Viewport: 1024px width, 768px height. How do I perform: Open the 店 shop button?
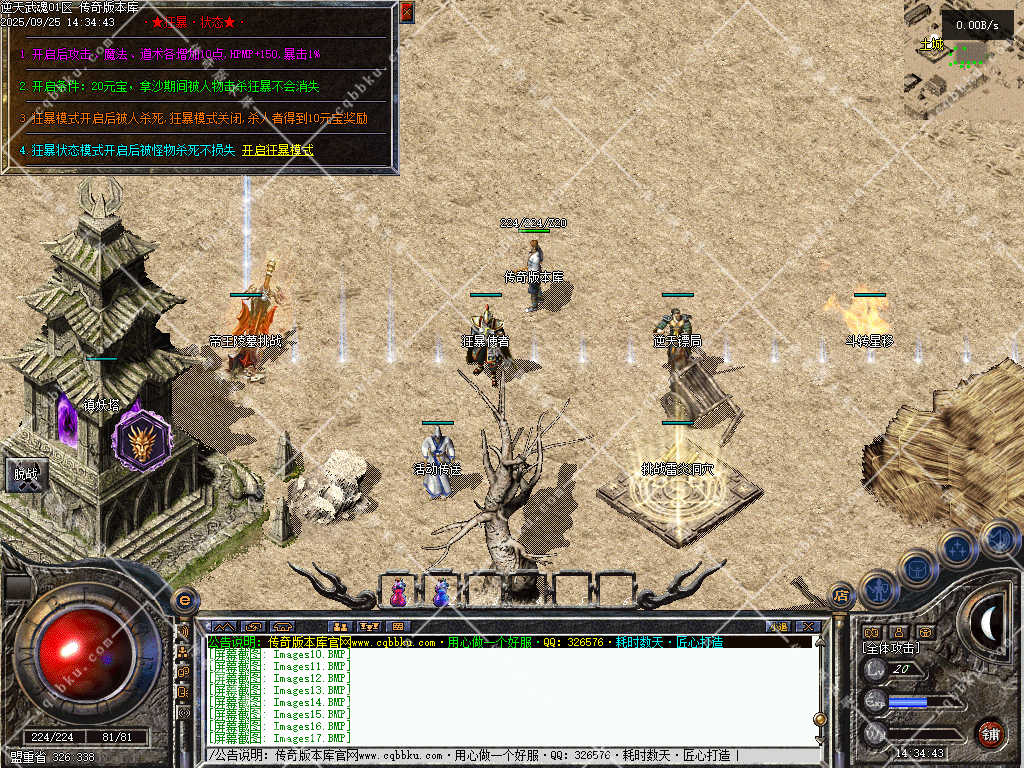click(x=842, y=595)
